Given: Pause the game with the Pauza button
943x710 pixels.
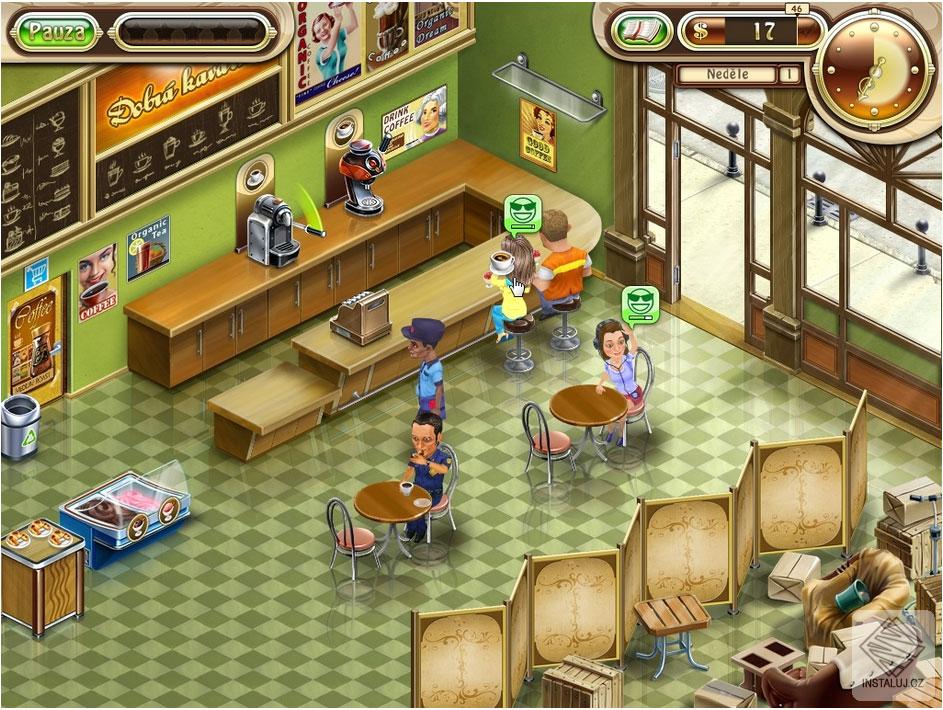Looking at the screenshot, I should point(56,31).
